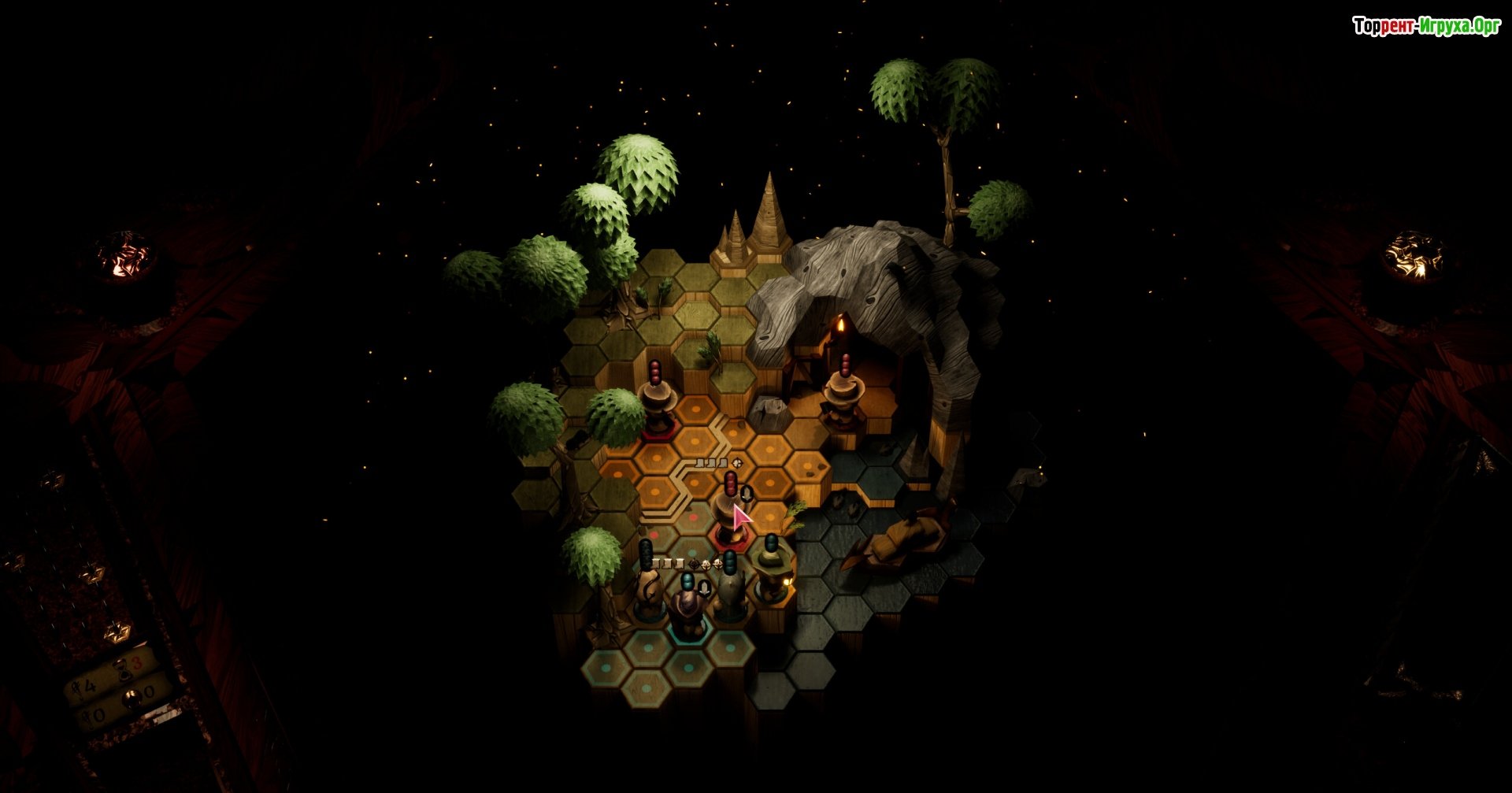
Task: Select the grey armored friendly figurine
Action: [730, 595]
